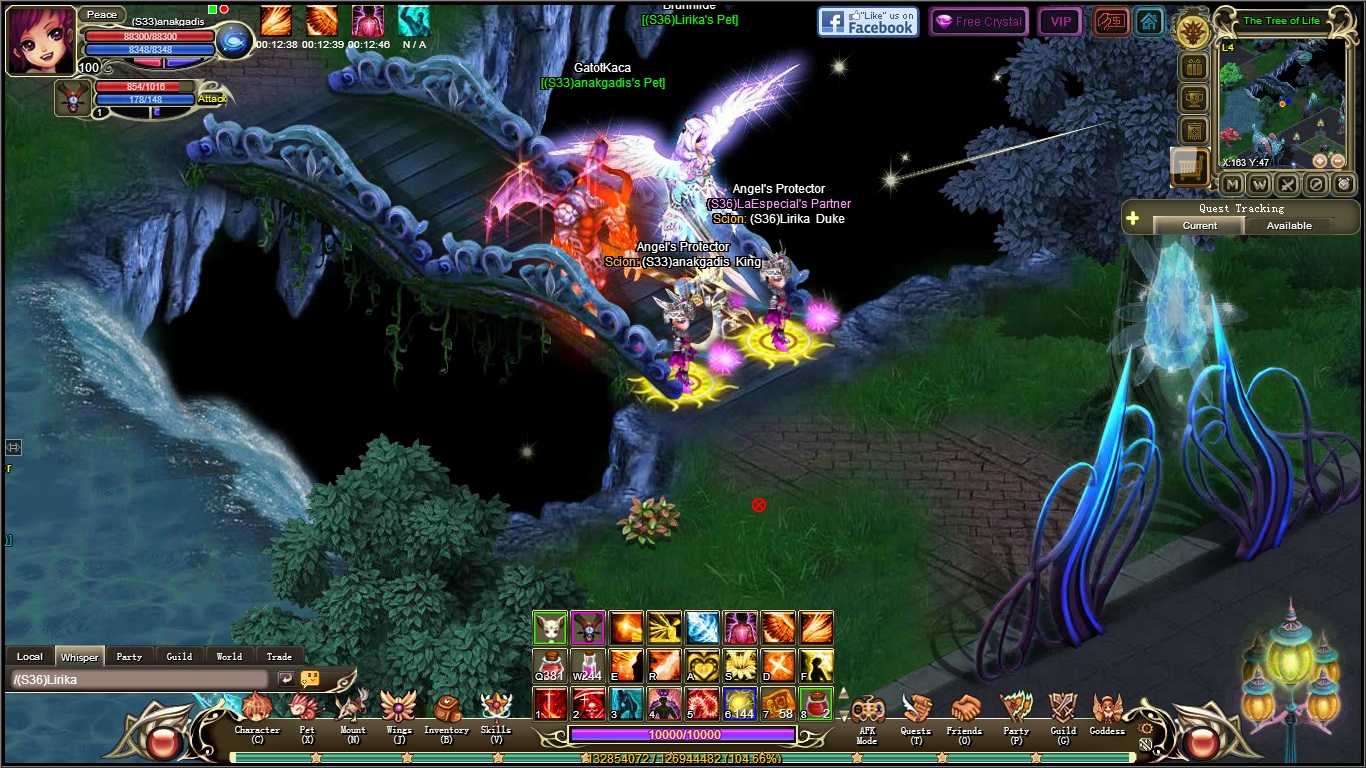Select the Guild chat tab

[179, 657]
